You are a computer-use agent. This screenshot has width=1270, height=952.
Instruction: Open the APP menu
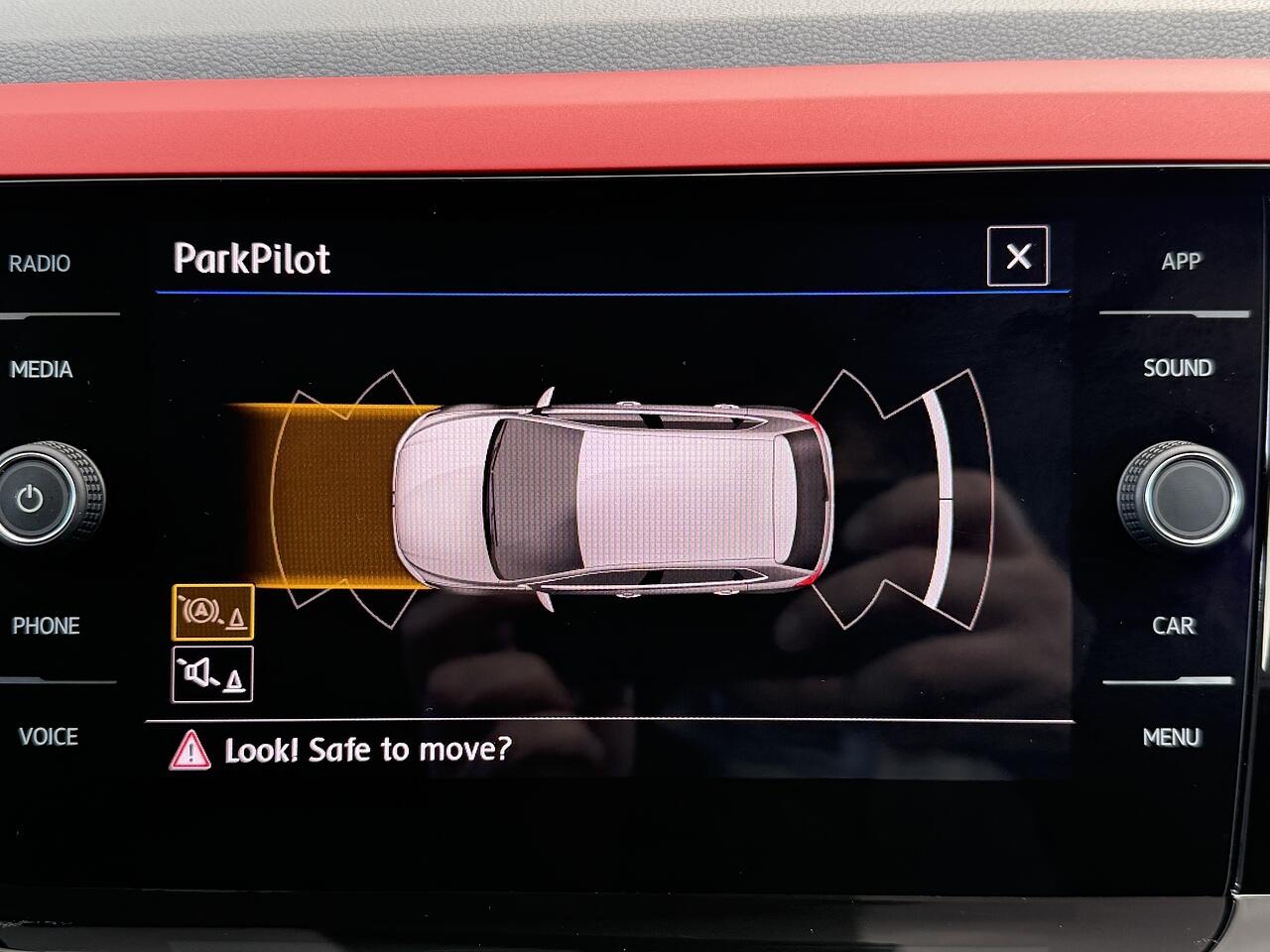click(1181, 262)
